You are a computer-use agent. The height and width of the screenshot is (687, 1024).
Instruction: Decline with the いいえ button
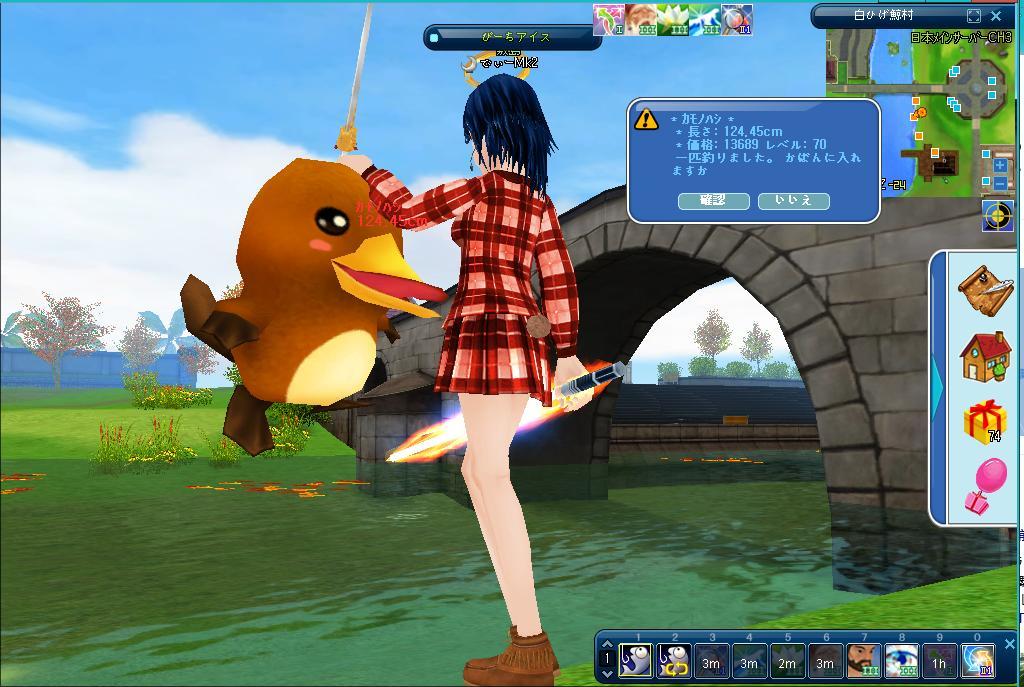(x=793, y=201)
